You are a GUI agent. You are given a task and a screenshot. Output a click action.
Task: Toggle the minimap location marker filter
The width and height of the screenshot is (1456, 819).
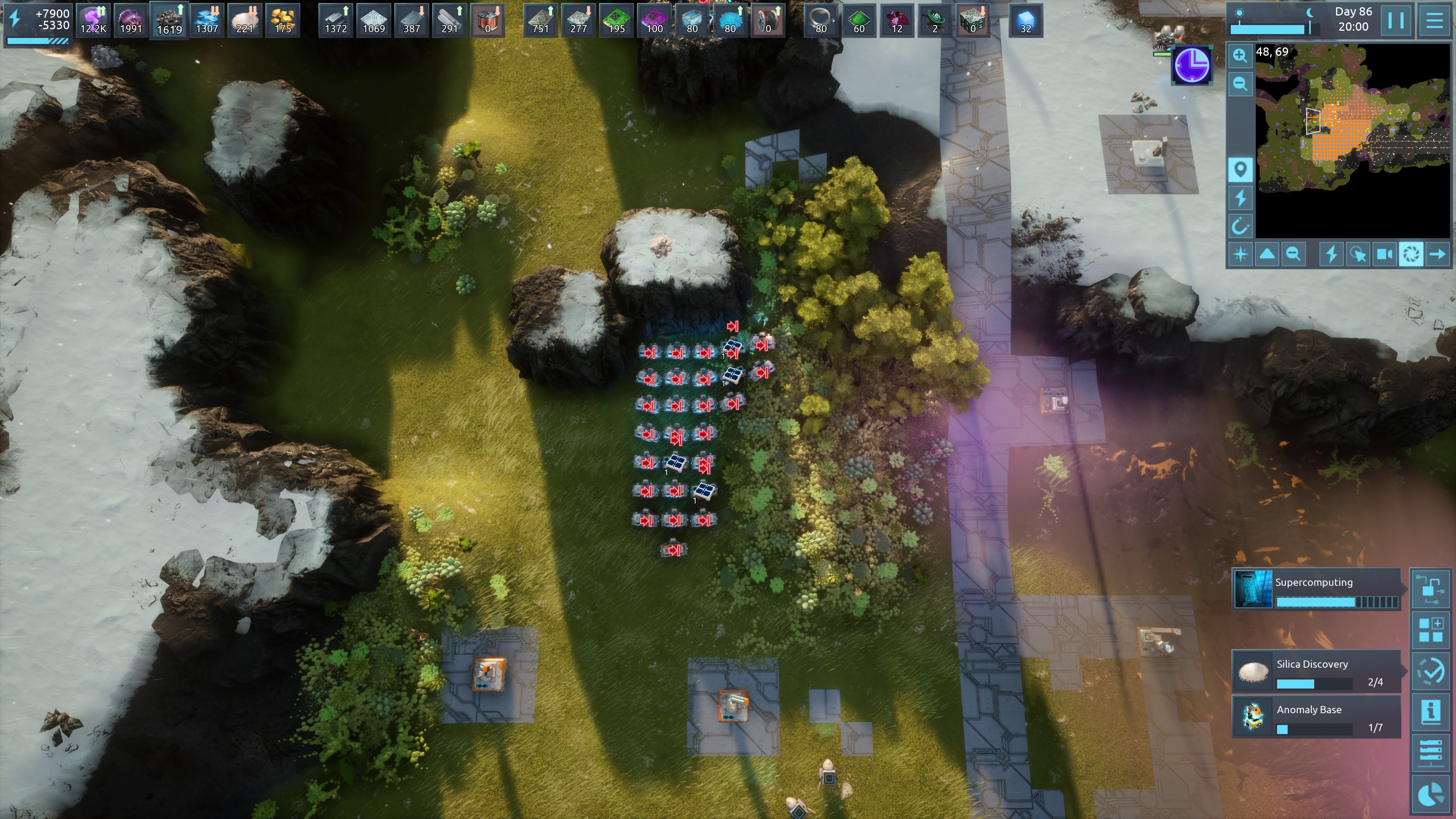coord(1240,169)
